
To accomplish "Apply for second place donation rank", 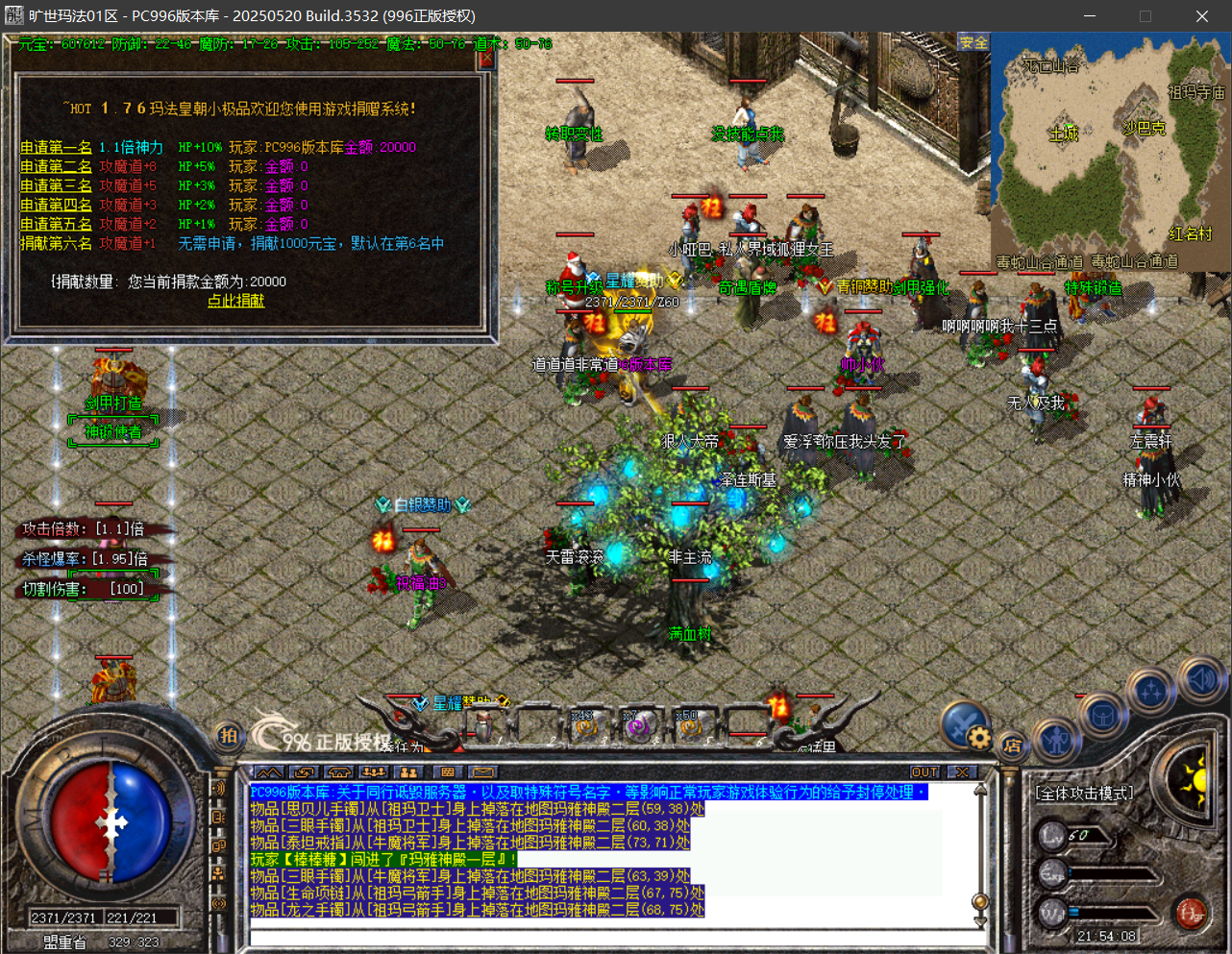I will pos(56,166).
